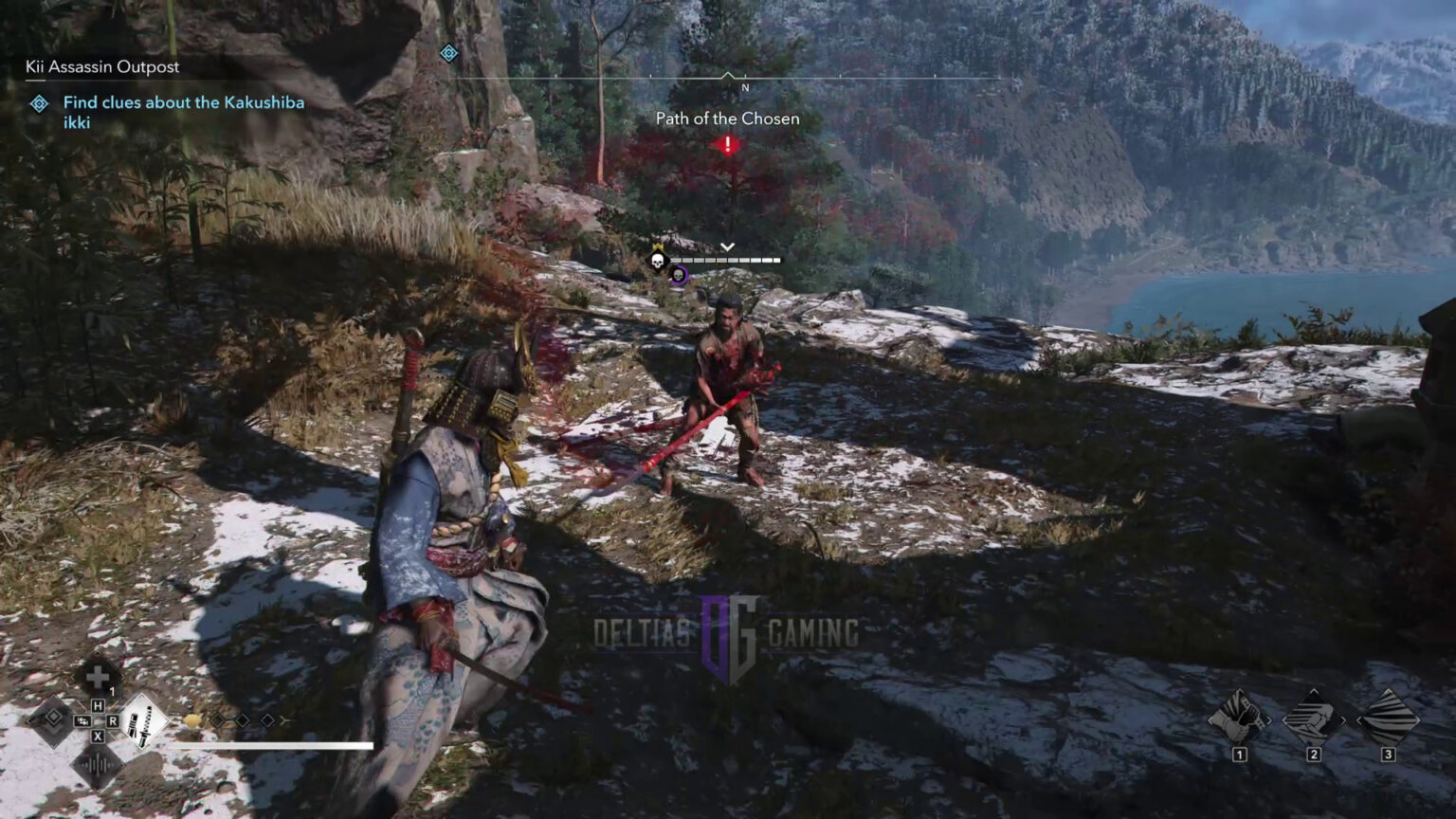This screenshot has height=819, width=1456.
Task: Click the right arrow beside ability slot 1
Action: pos(1269,720)
